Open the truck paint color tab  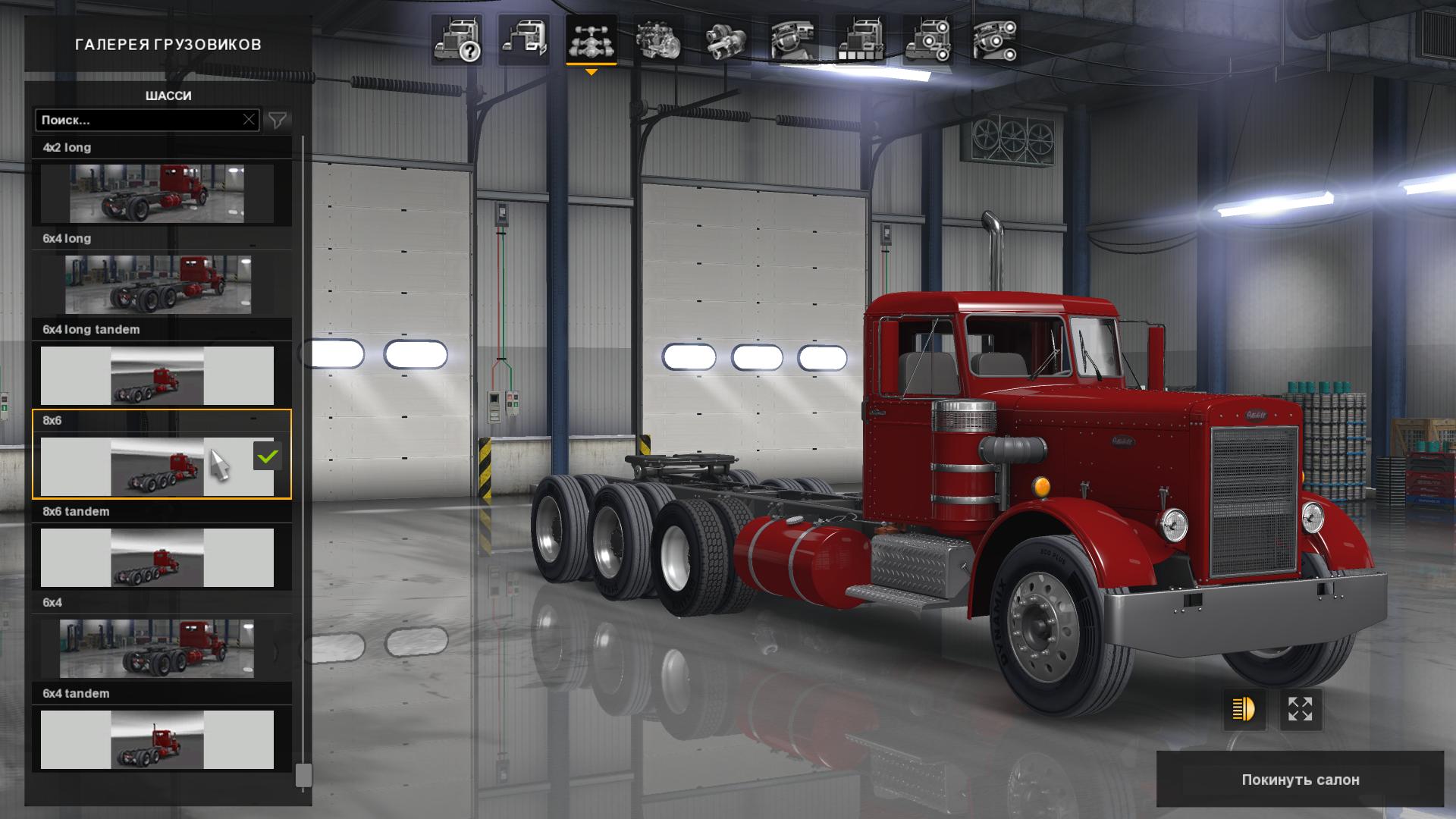tap(860, 40)
